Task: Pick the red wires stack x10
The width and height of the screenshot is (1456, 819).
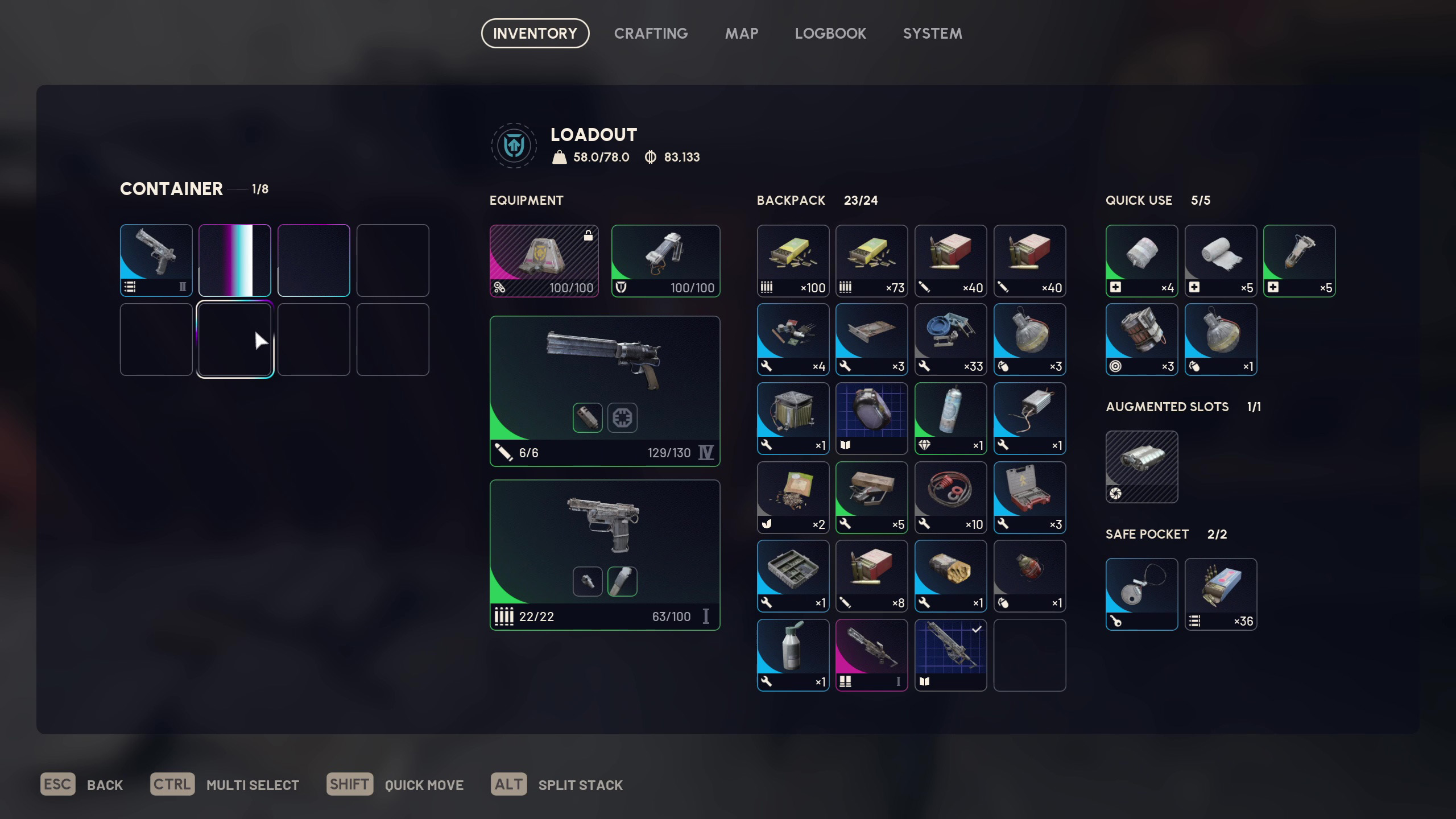Action: point(950,497)
